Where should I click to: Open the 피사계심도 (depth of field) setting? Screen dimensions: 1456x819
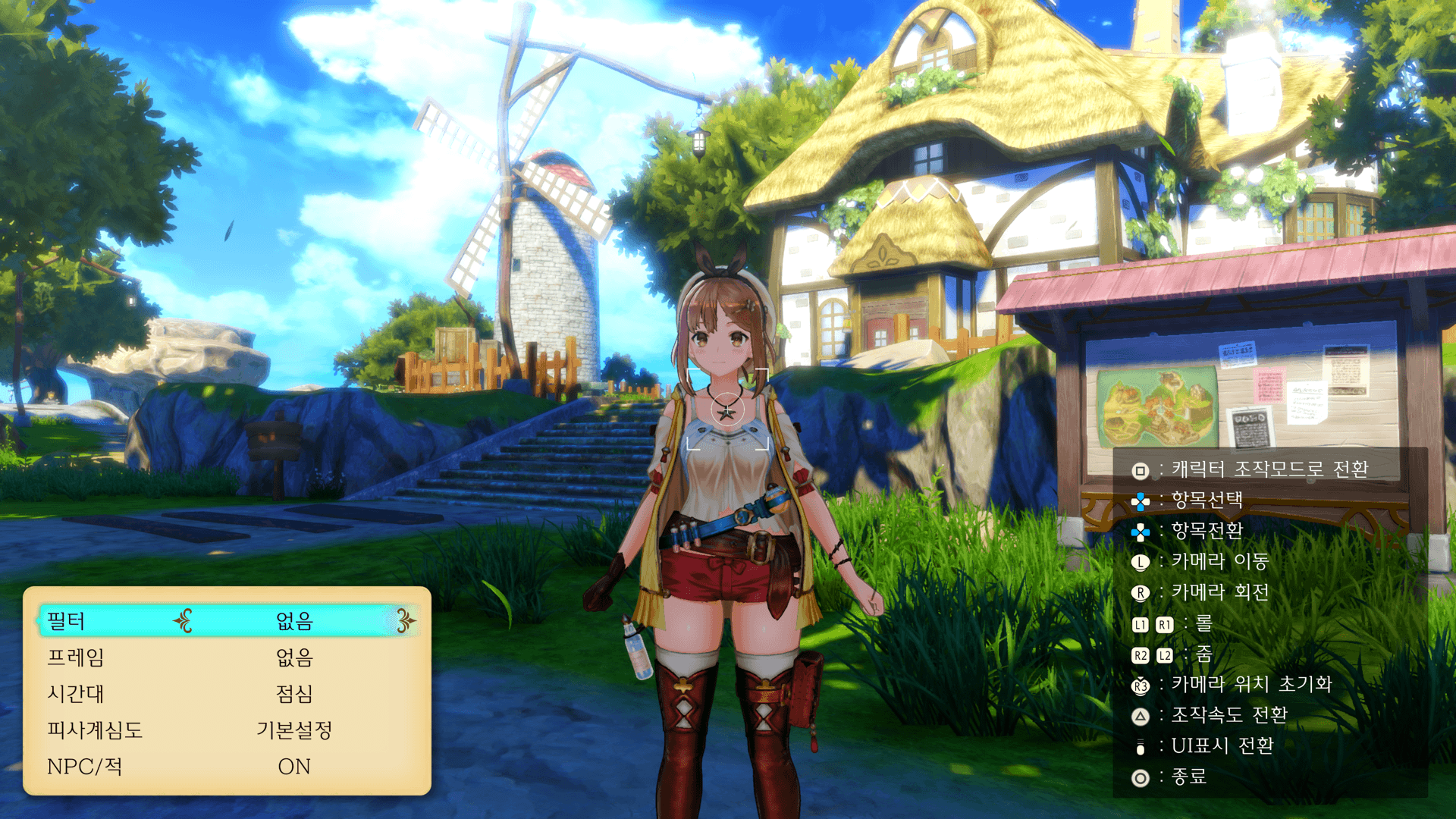pos(226,730)
